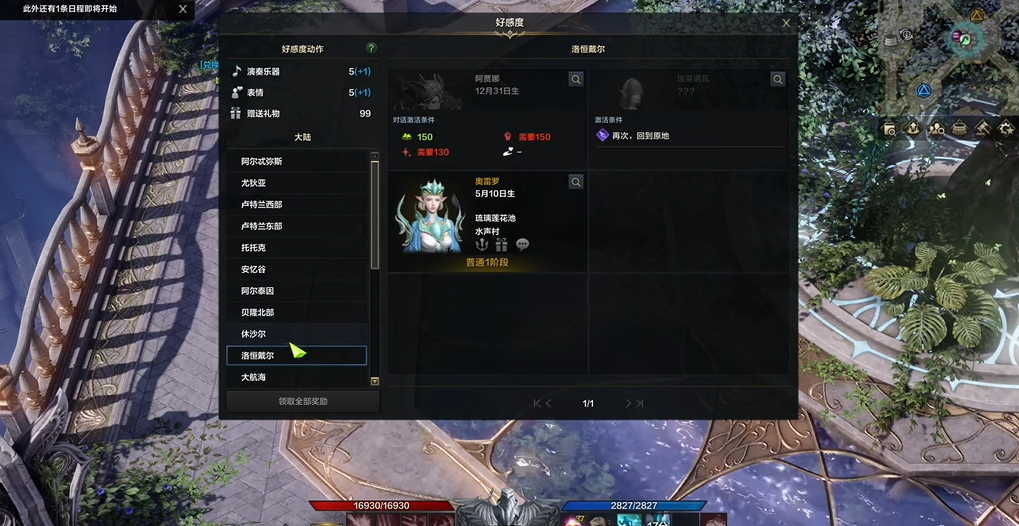Open the 托托克 continent entry
The width and height of the screenshot is (1019, 526).
tap(297, 247)
